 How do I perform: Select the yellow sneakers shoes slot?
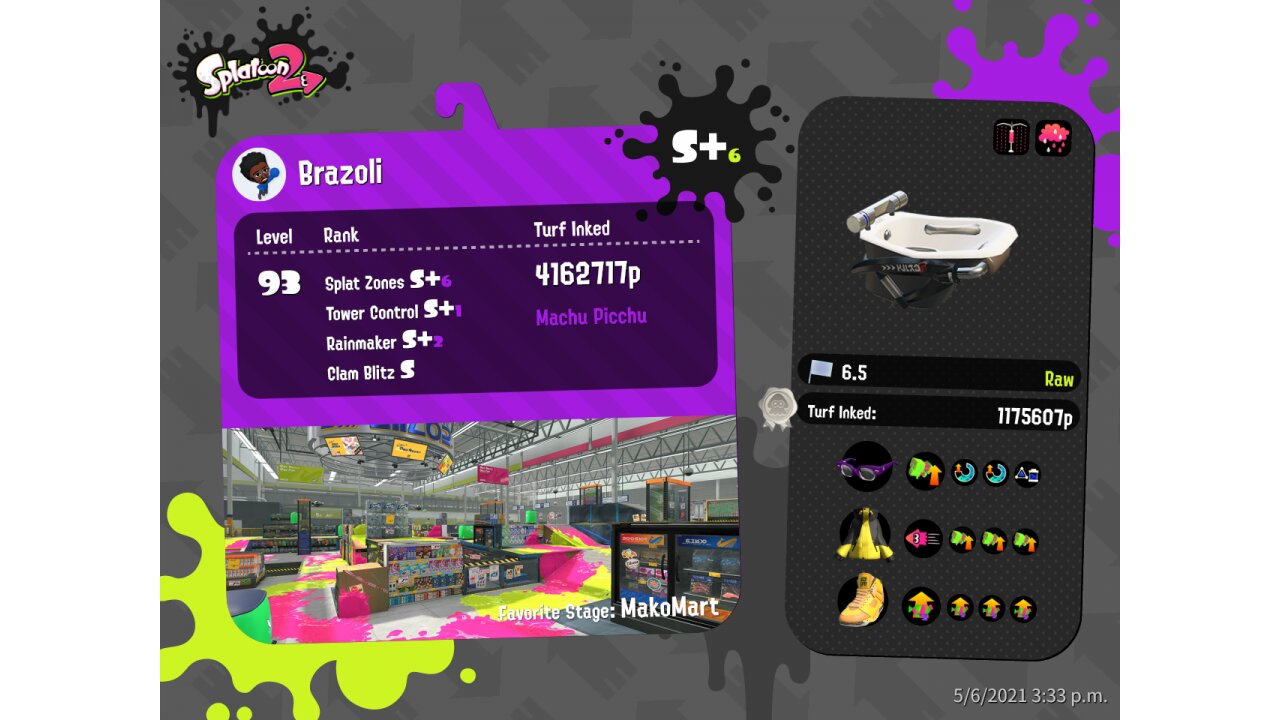[x=862, y=600]
